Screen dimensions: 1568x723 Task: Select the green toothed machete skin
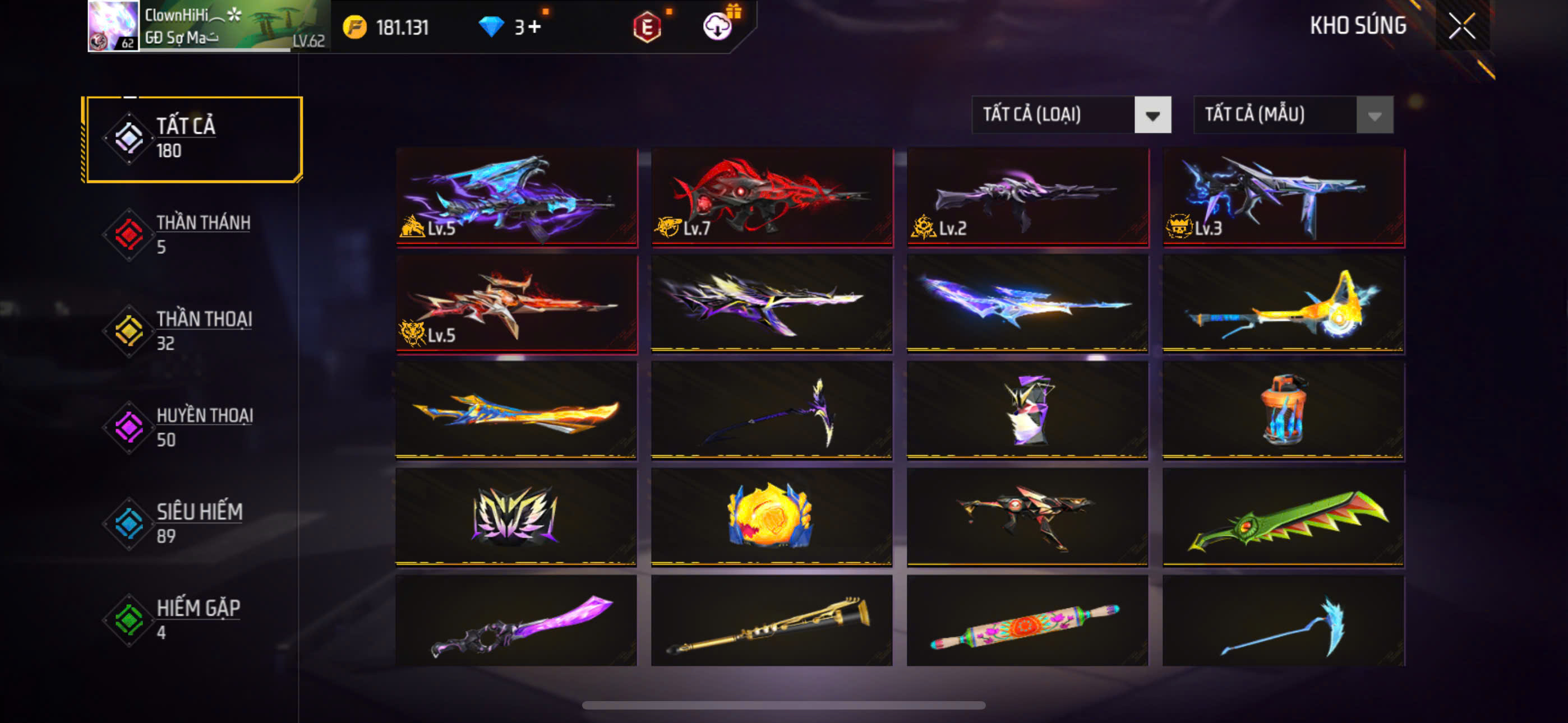click(1283, 517)
